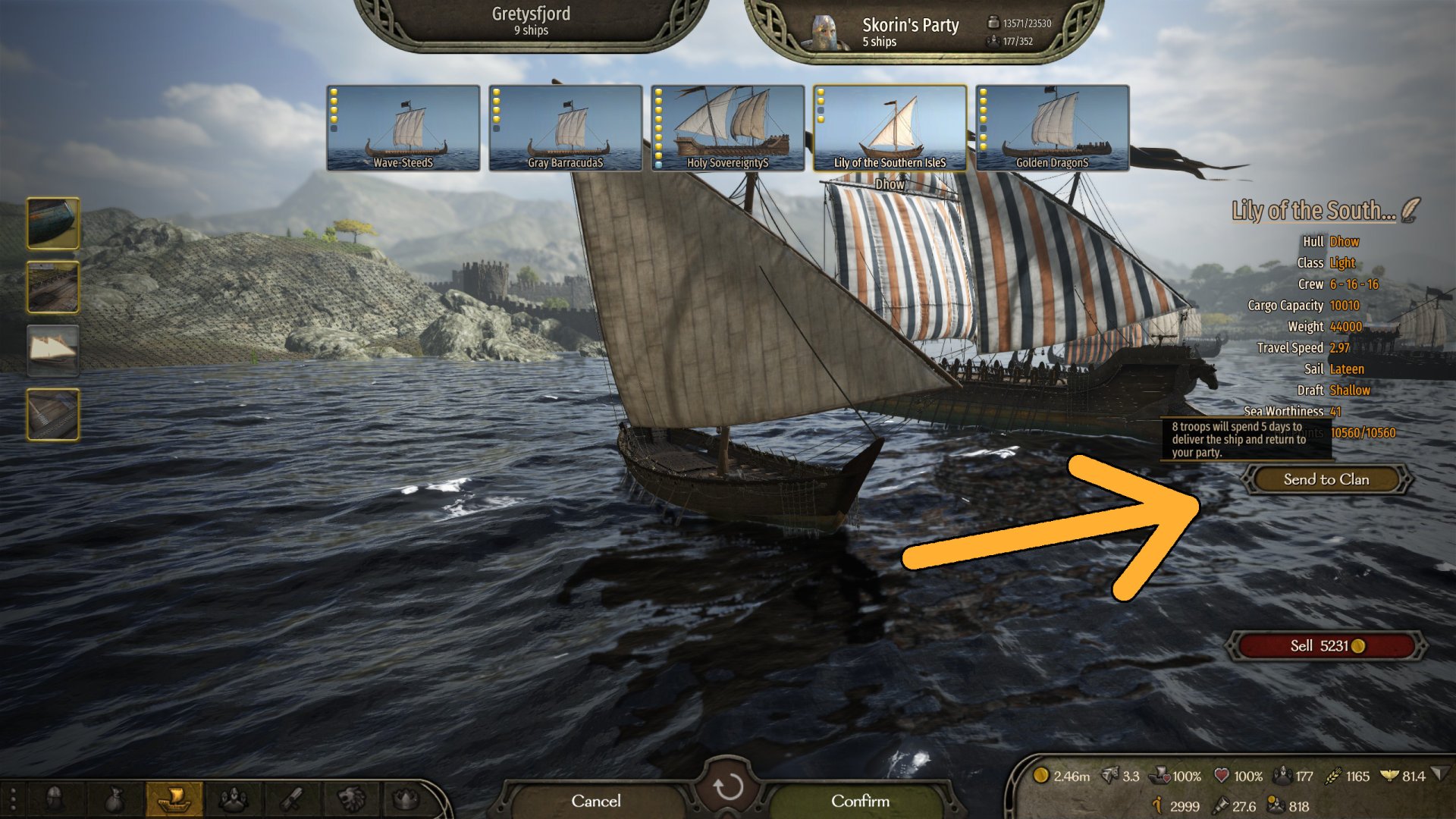The height and width of the screenshot is (819, 1456).
Task: Open the clan lion-head icon
Action: tap(351, 799)
